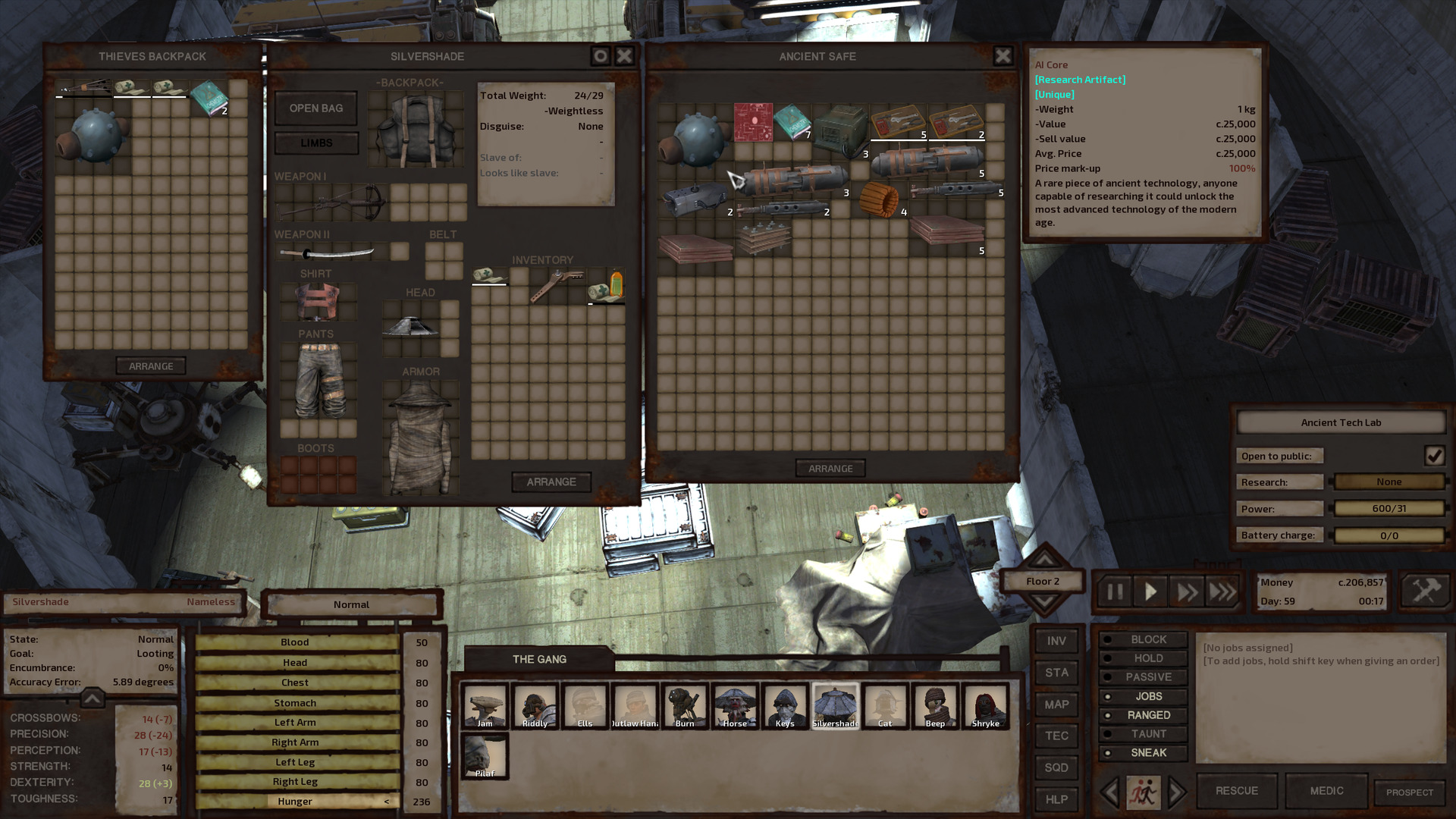This screenshot has width=1456, height=819.
Task: Click the TEC sidebar icon
Action: (x=1056, y=736)
